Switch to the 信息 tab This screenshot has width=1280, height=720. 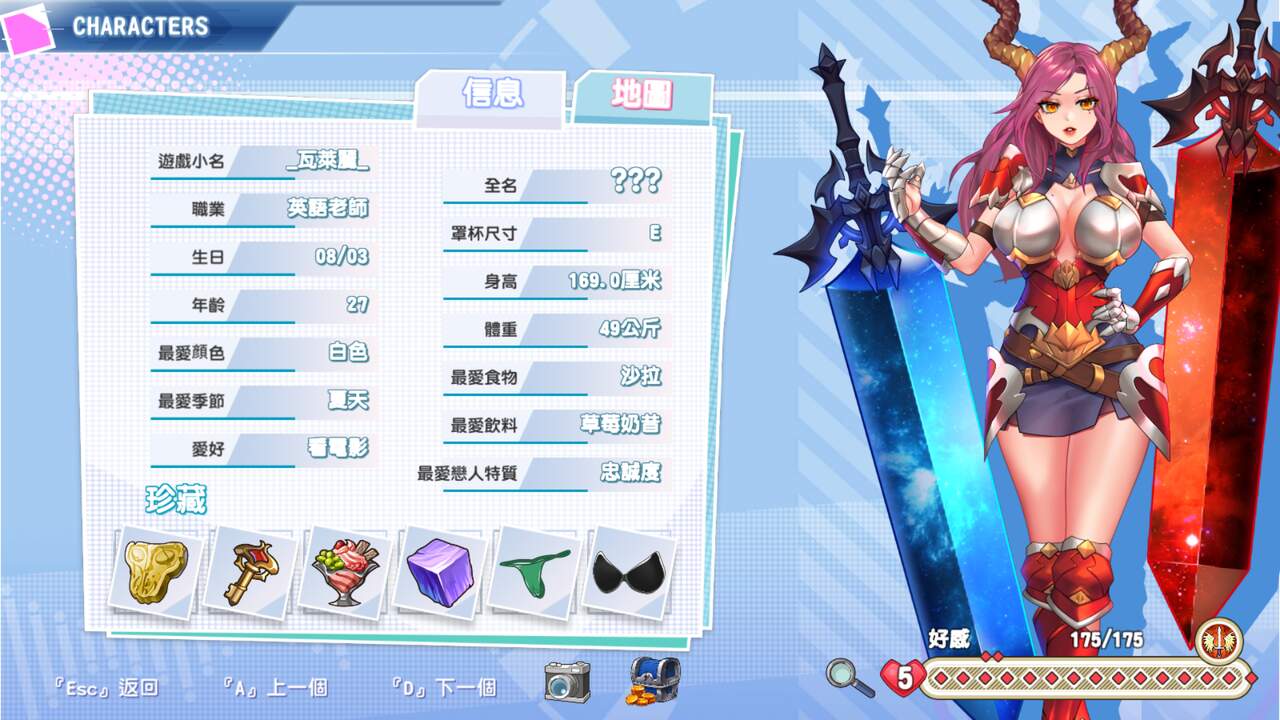coord(491,94)
